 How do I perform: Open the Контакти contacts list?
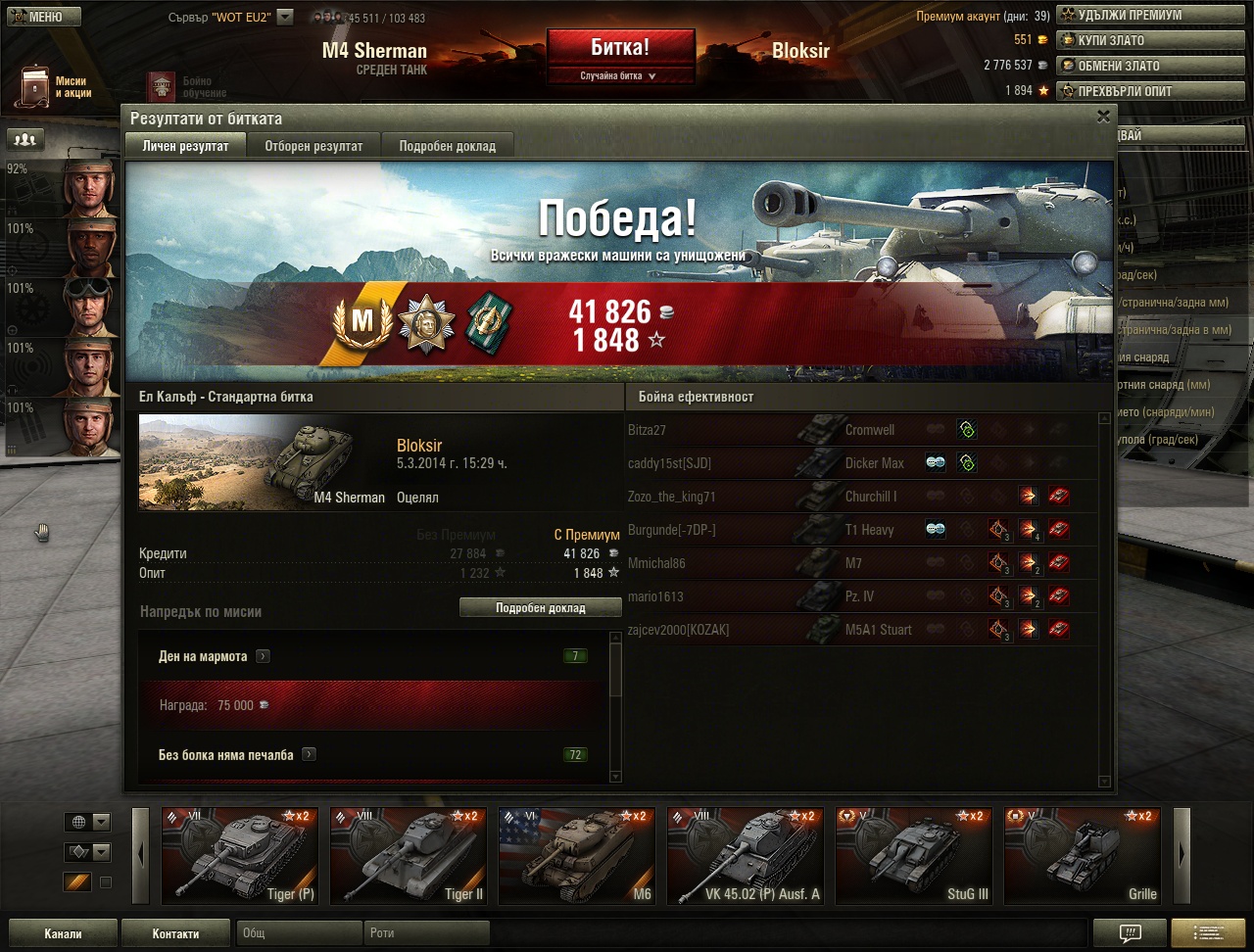click(x=175, y=933)
